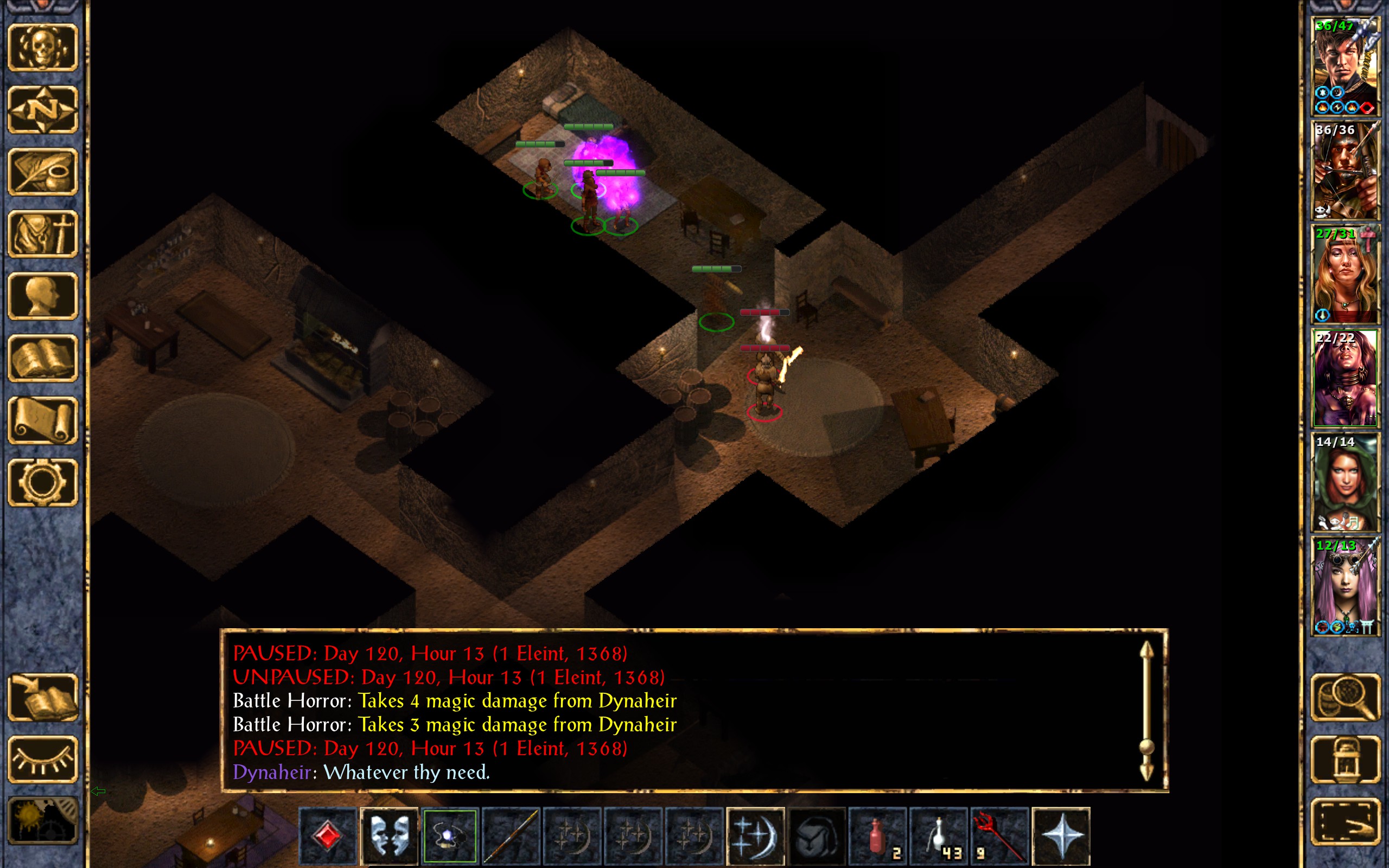Viewport: 1389px width, 868px height.
Task: Open special abilities with the silver star button
Action: point(1061,836)
